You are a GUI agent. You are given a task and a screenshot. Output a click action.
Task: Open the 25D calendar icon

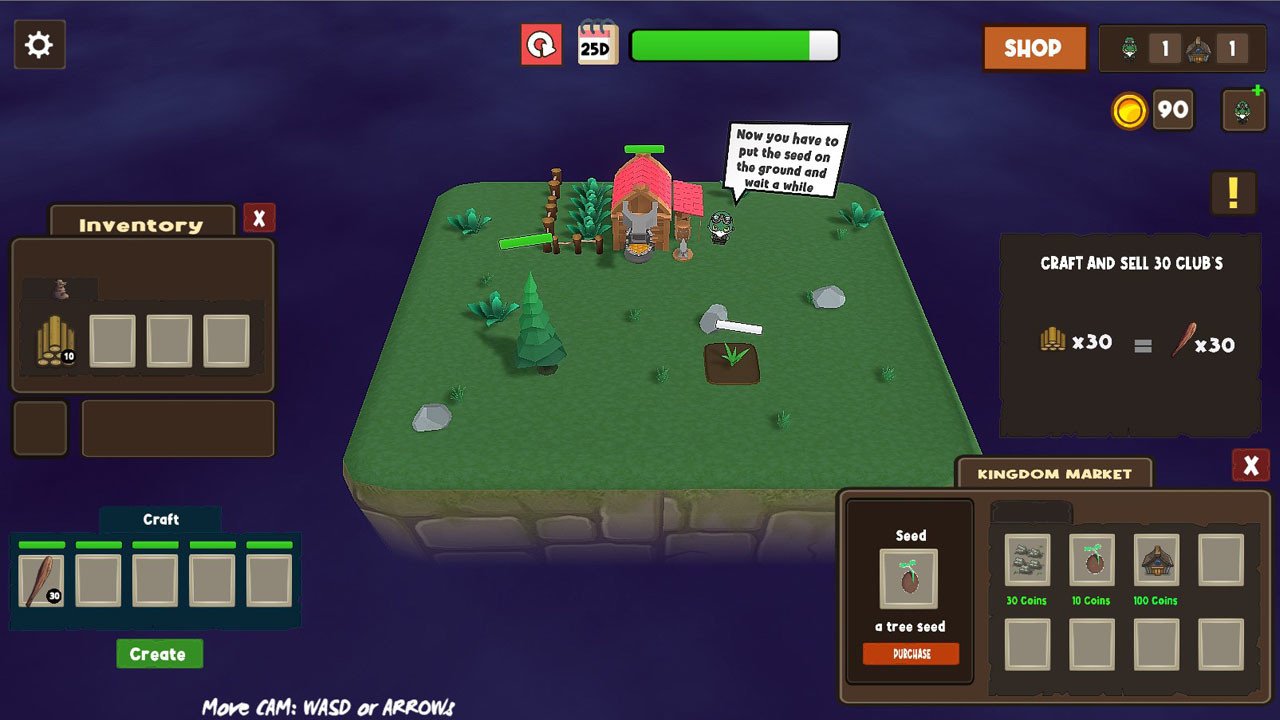596,45
